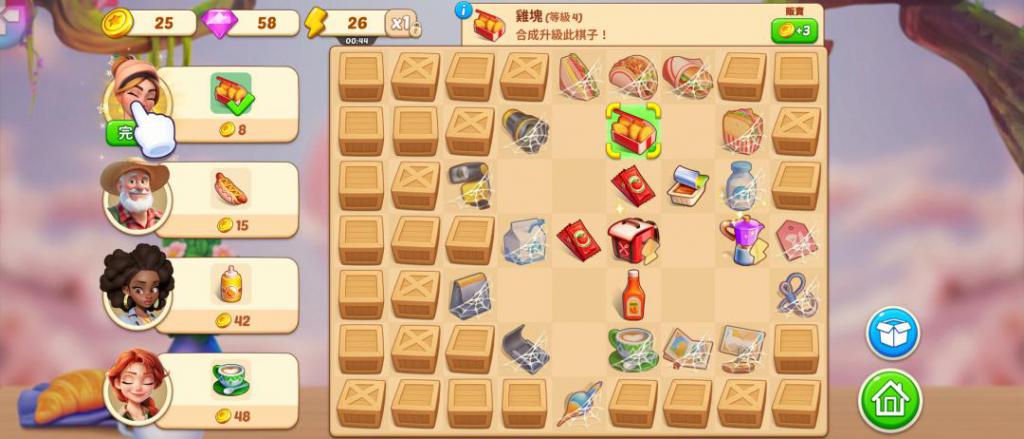Go home with the green house button
This screenshot has width=1024, height=439.
888,400
